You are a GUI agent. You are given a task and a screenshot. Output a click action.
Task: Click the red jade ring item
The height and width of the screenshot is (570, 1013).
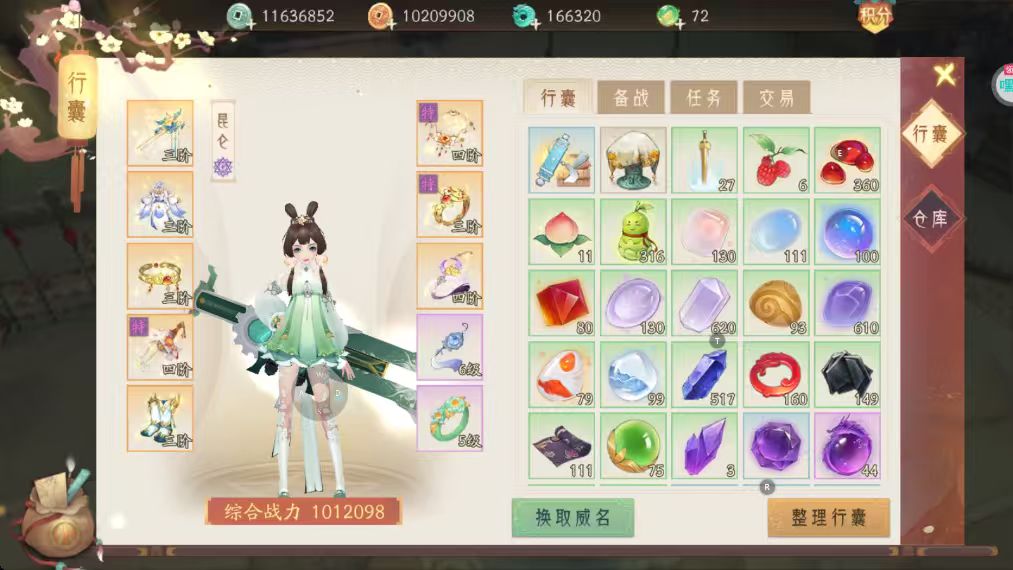point(776,374)
